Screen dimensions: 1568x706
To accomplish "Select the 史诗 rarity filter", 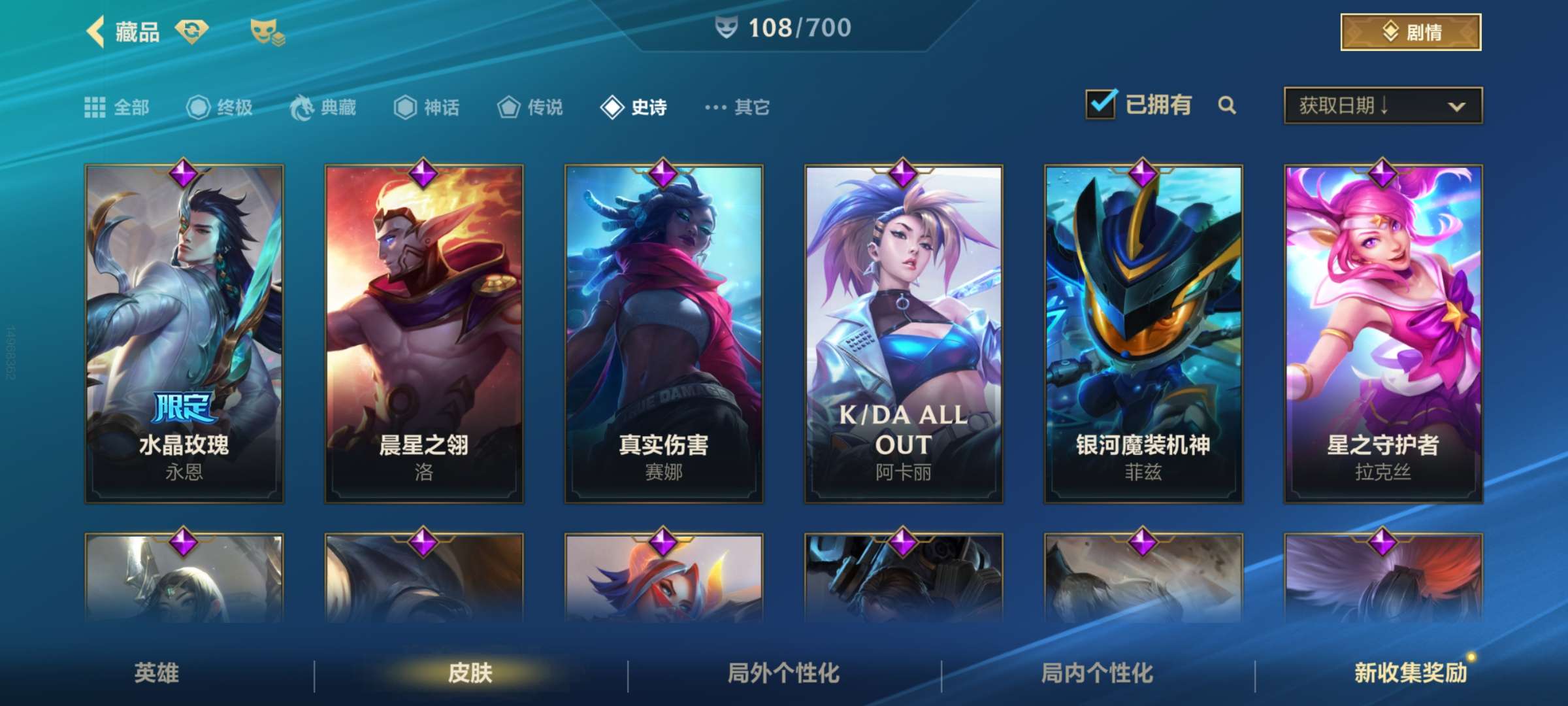I will [x=634, y=107].
